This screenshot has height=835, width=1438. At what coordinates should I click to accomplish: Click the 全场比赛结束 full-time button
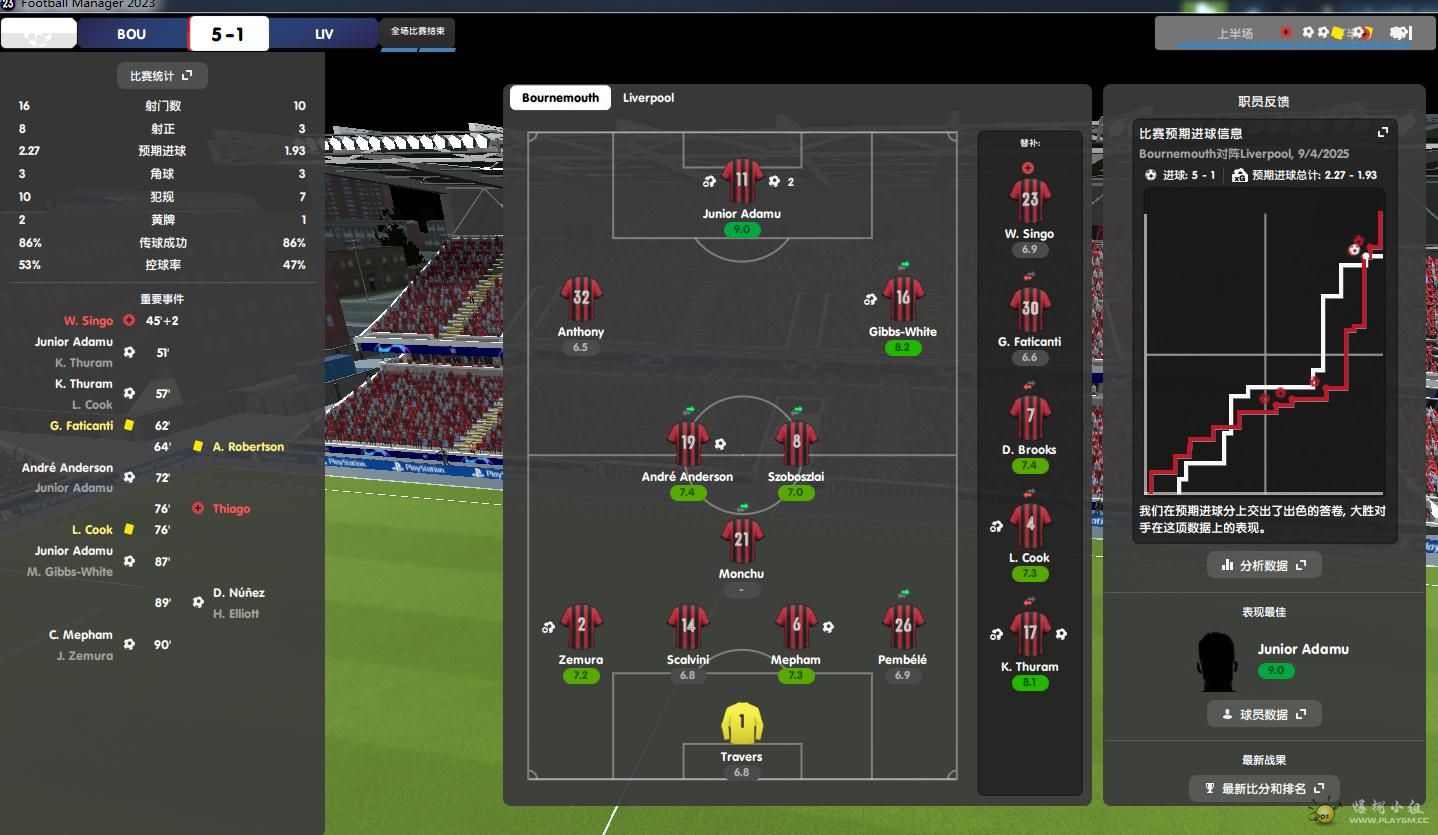418,32
